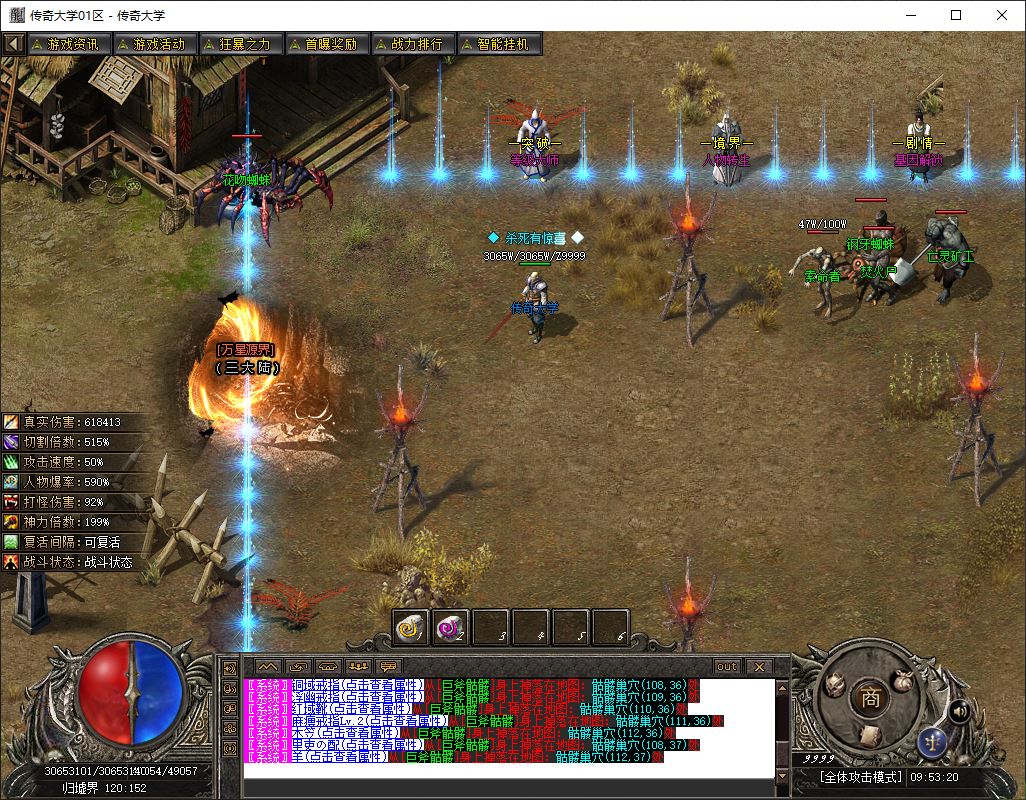Open the group members chat tab
Image resolution: width=1026 pixels, height=800 pixels.
pos(358,666)
